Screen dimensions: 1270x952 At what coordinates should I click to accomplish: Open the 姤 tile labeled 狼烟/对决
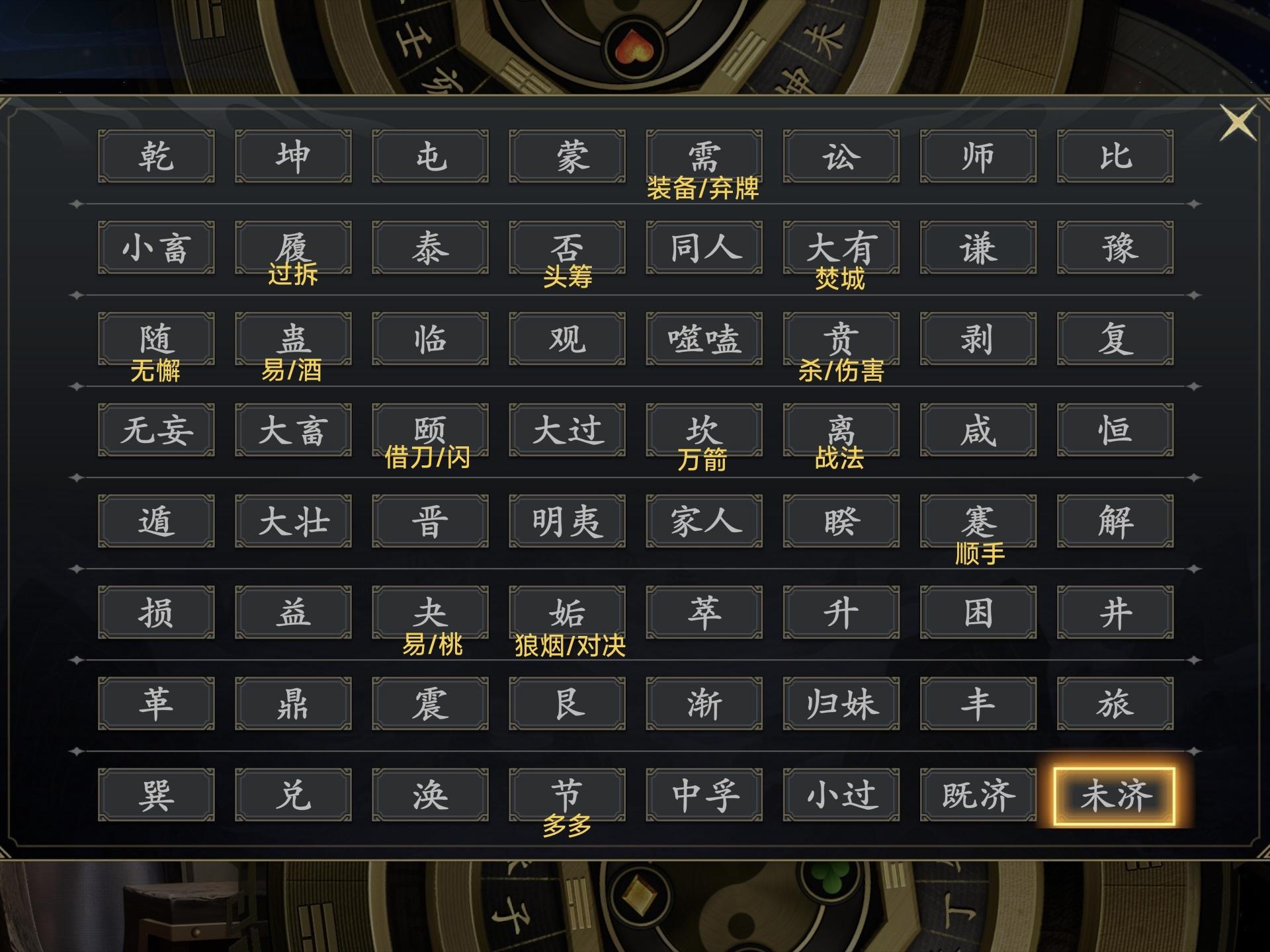pyautogui.click(x=566, y=613)
